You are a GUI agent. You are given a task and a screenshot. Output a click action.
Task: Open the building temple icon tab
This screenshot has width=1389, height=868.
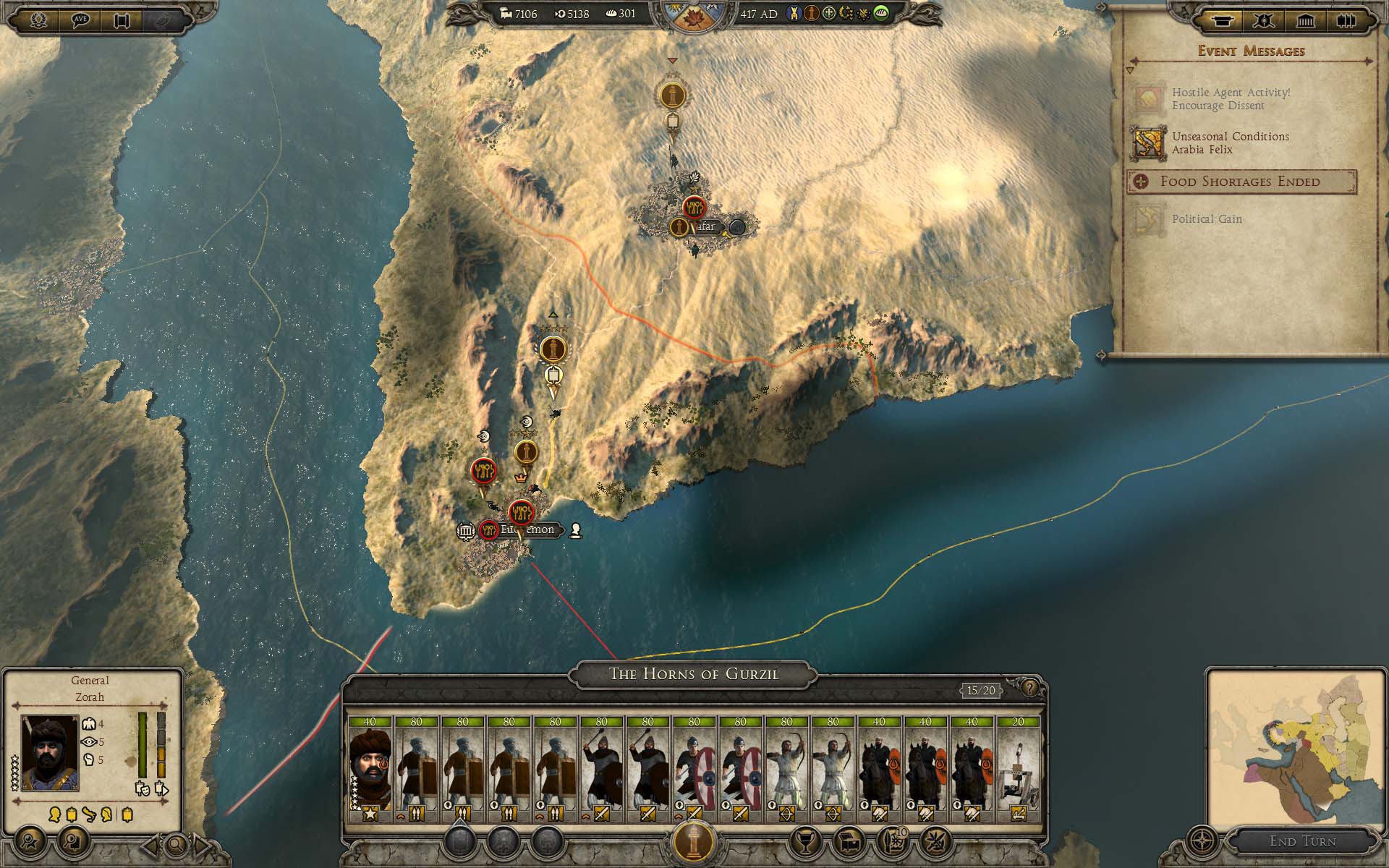tap(1306, 21)
